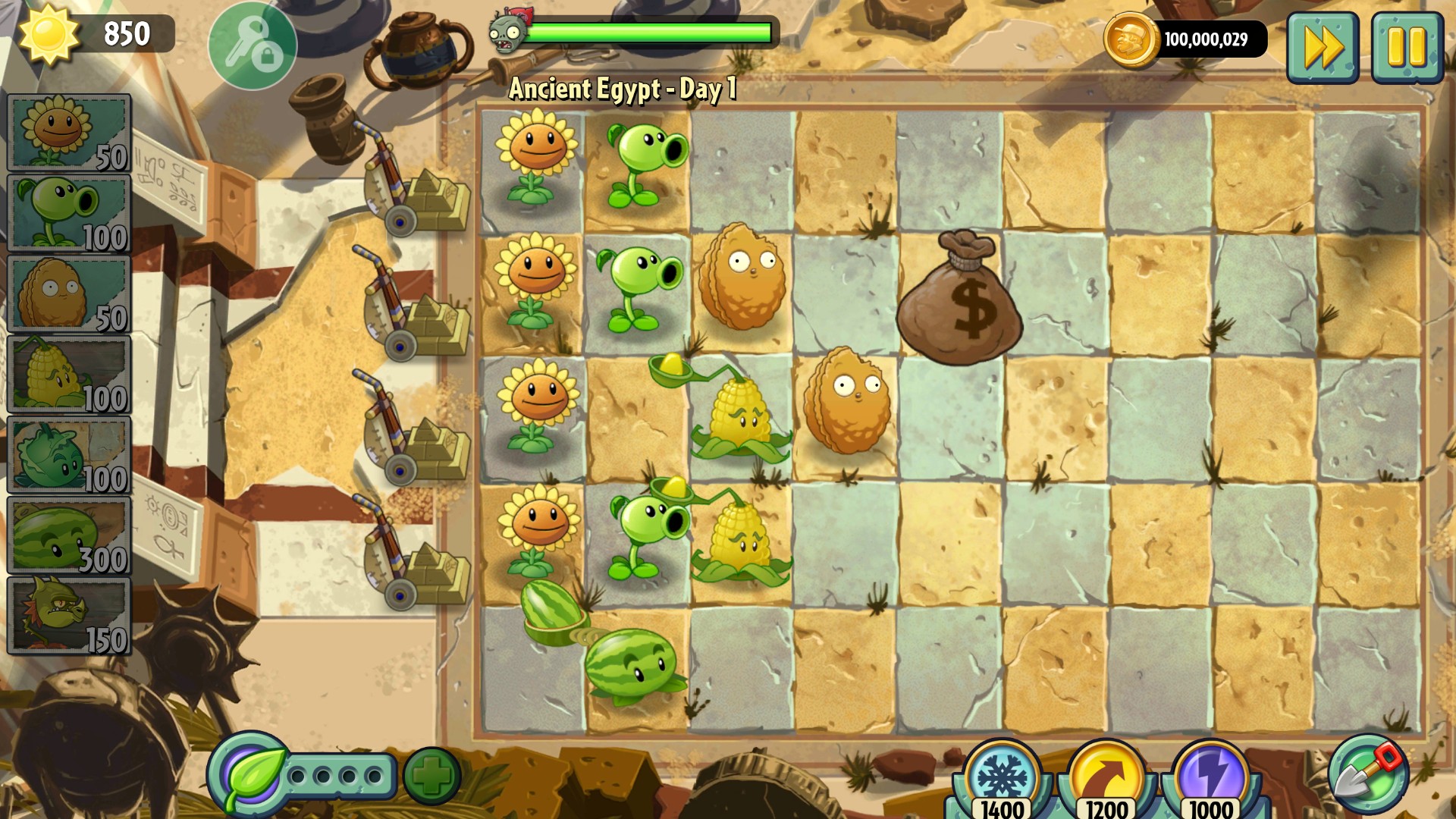Pick the Wall-nut seed packet
This screenshot has height=819, width=1456.
coord(68,294)
